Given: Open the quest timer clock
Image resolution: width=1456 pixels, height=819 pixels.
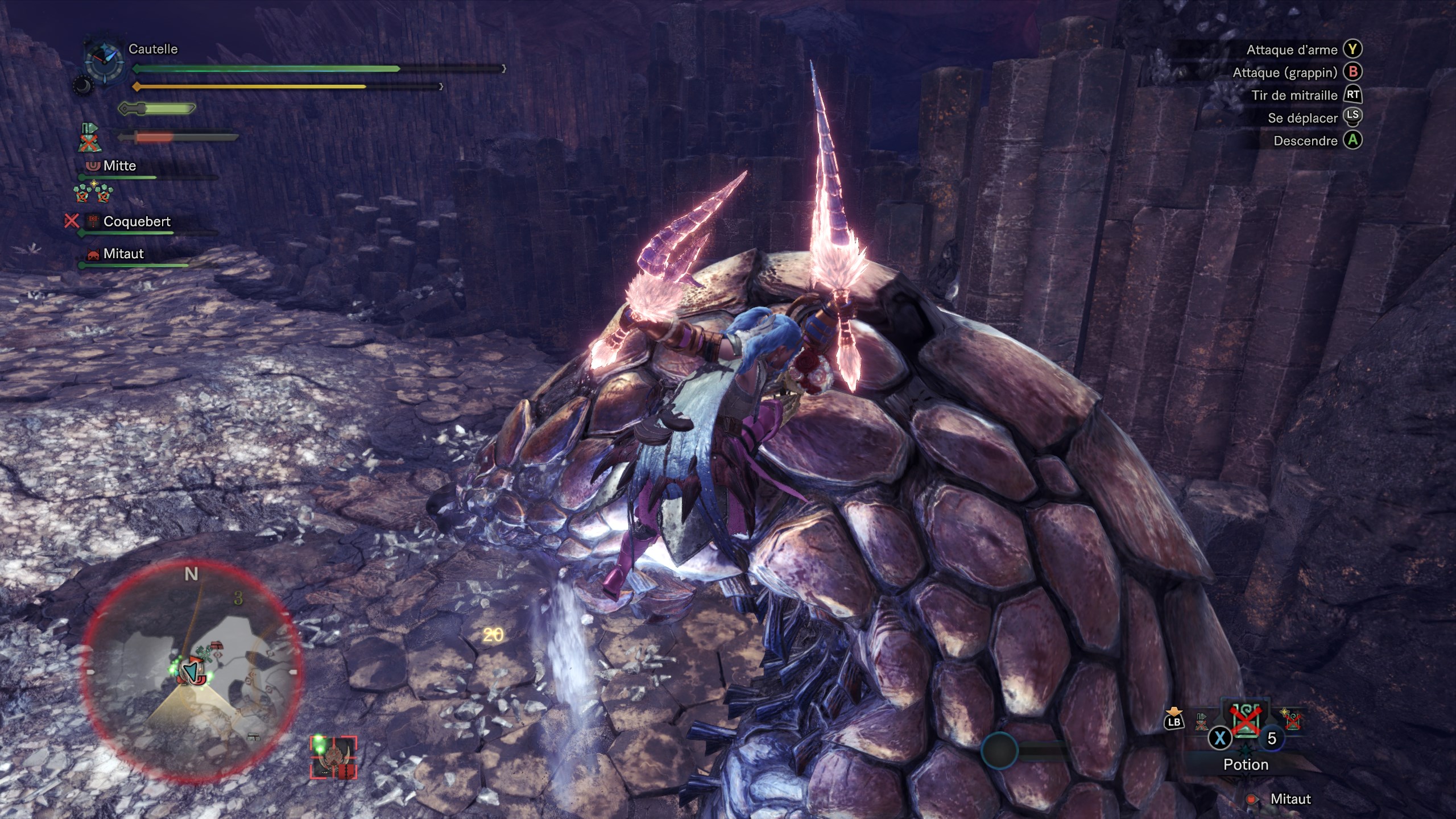Looking at the screenshot, I should (x=104, y=63).
